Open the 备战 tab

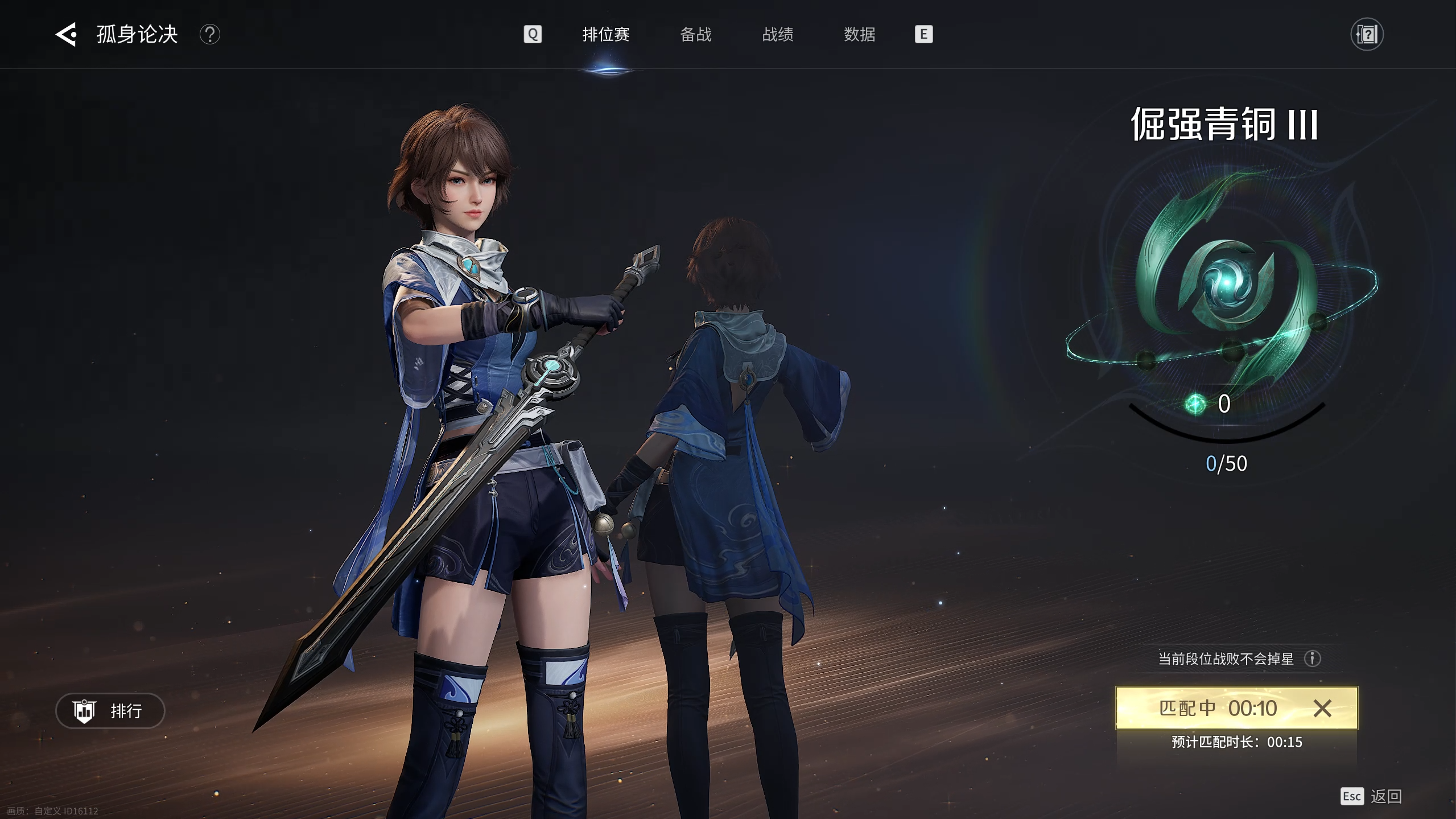pos(695,34)
